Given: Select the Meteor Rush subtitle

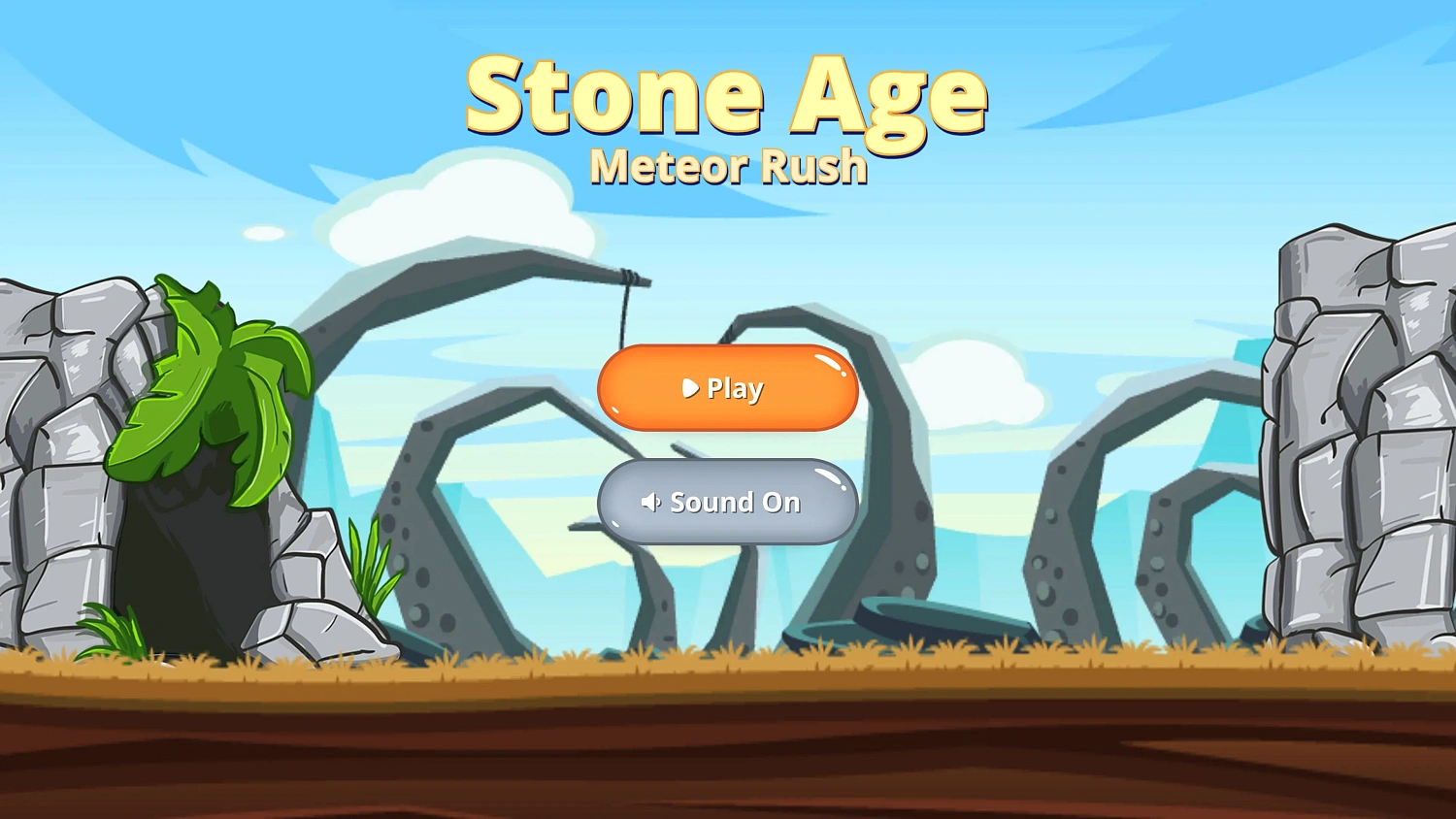Looking at the screenshot, I should (x=728, y=165).
